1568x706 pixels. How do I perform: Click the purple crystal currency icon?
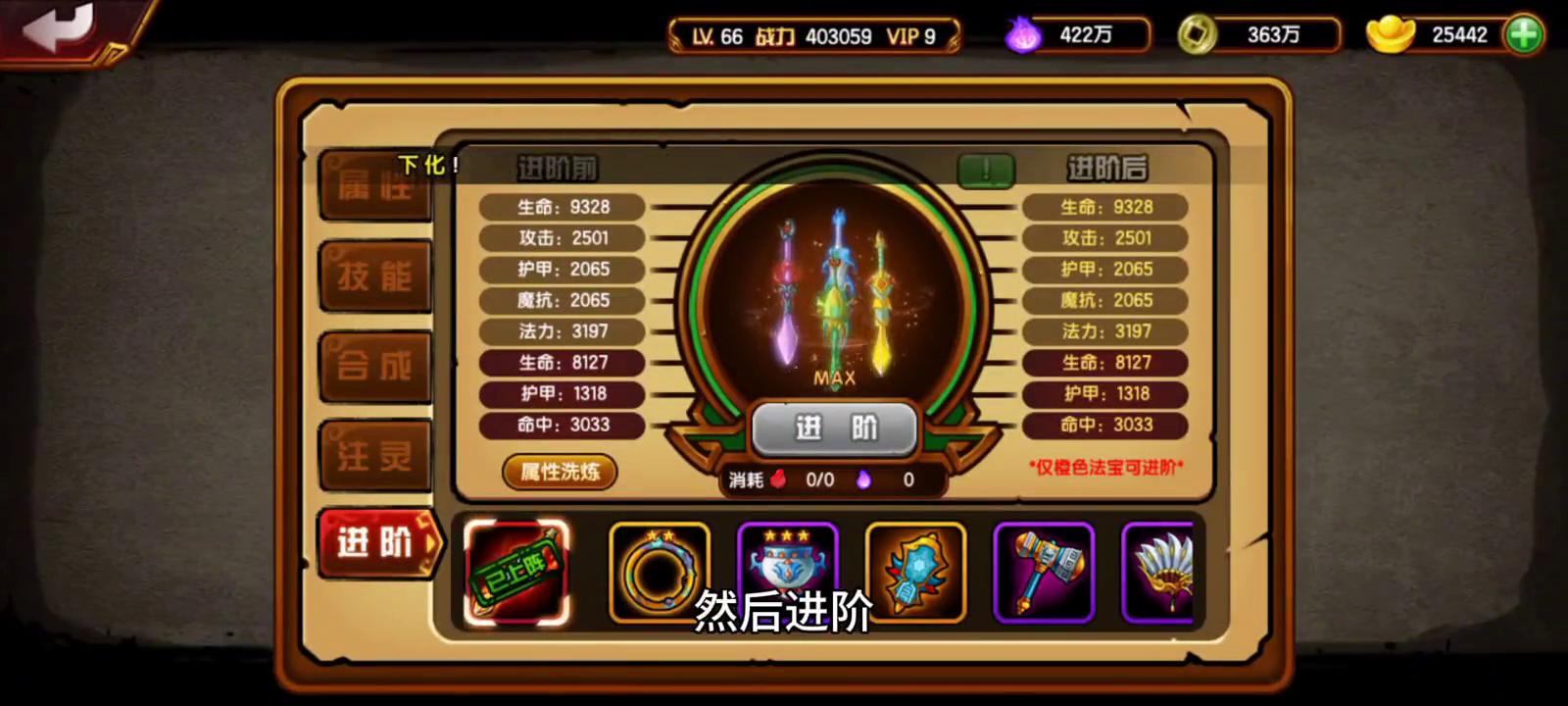point(1021,33)
